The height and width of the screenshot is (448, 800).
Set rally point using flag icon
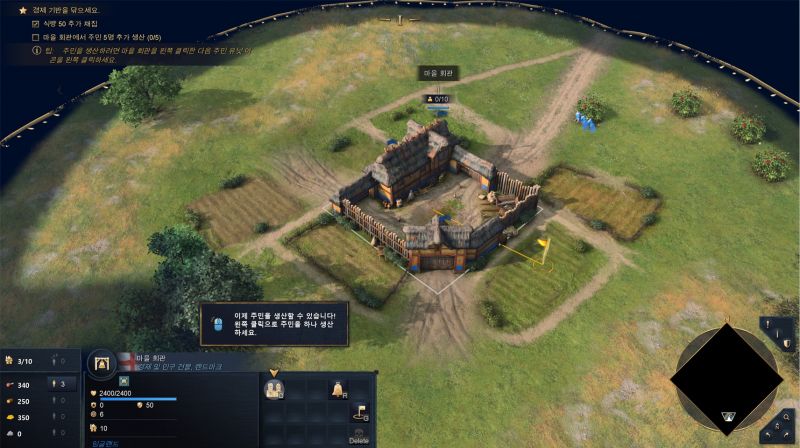coord(359,412)
